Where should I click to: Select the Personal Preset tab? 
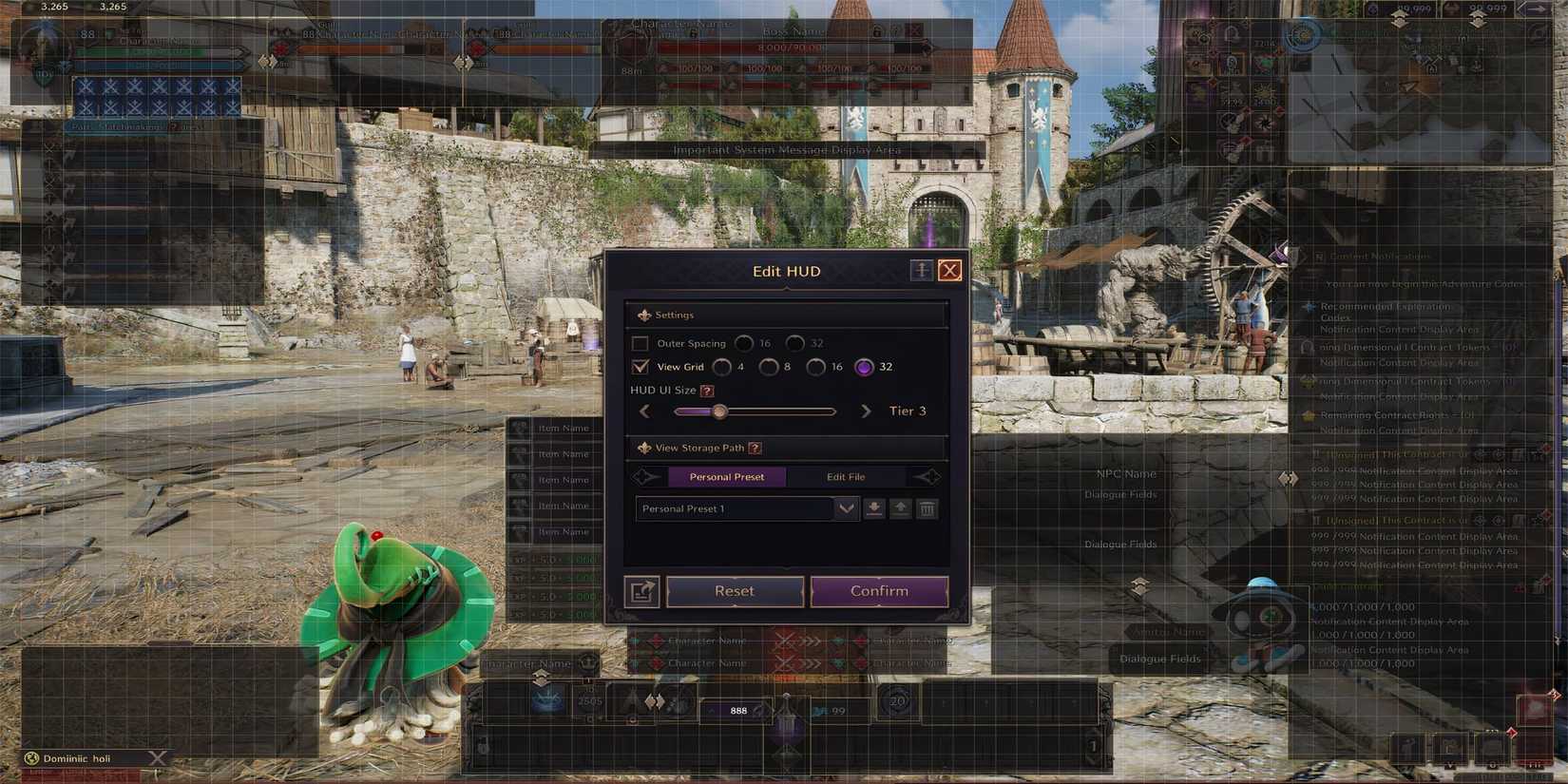click(x=727, y=476)
